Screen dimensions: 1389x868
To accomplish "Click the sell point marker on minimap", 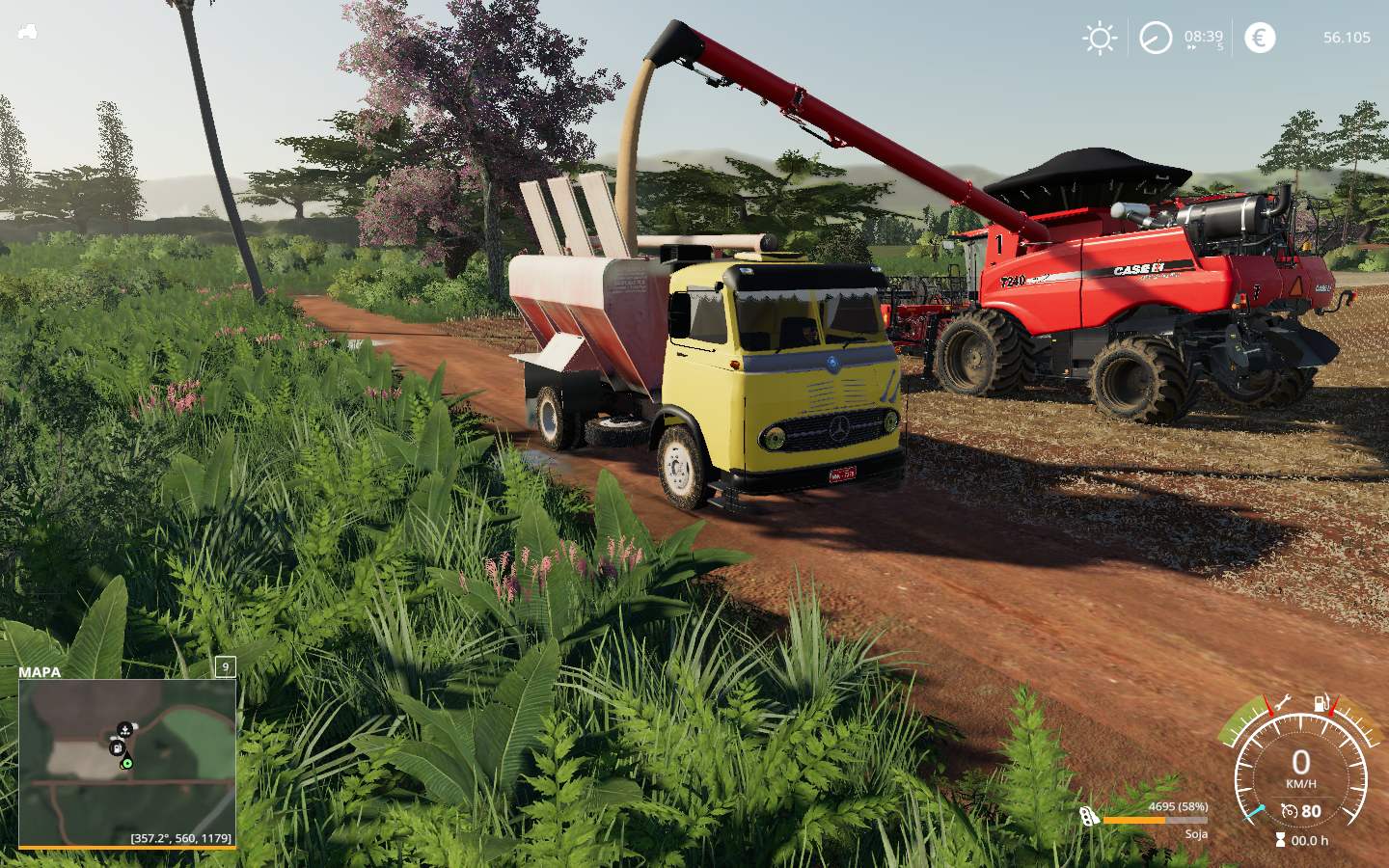I will 124,729.
